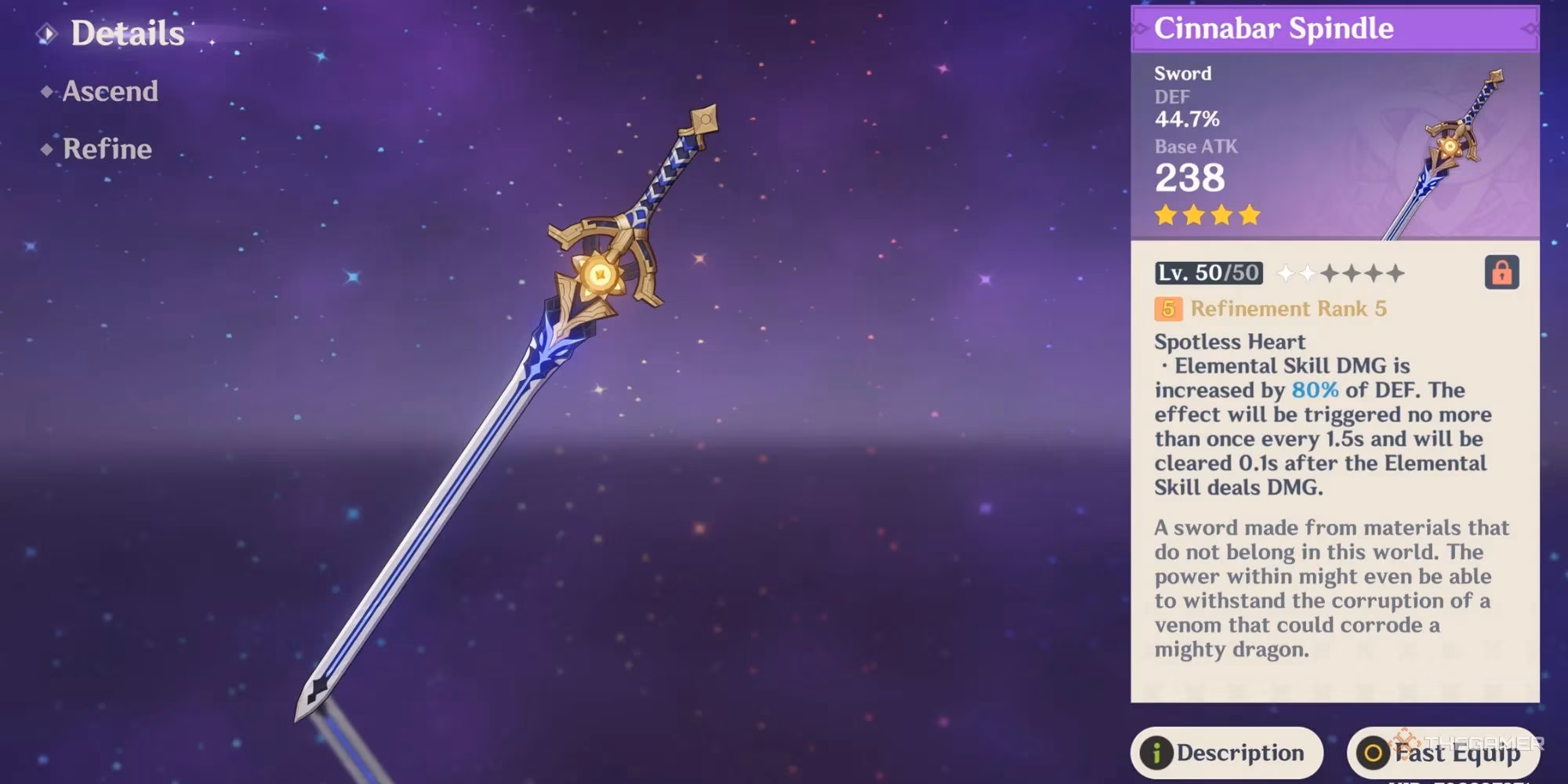
Task: Select the Details tab
Action: [125, 34]
